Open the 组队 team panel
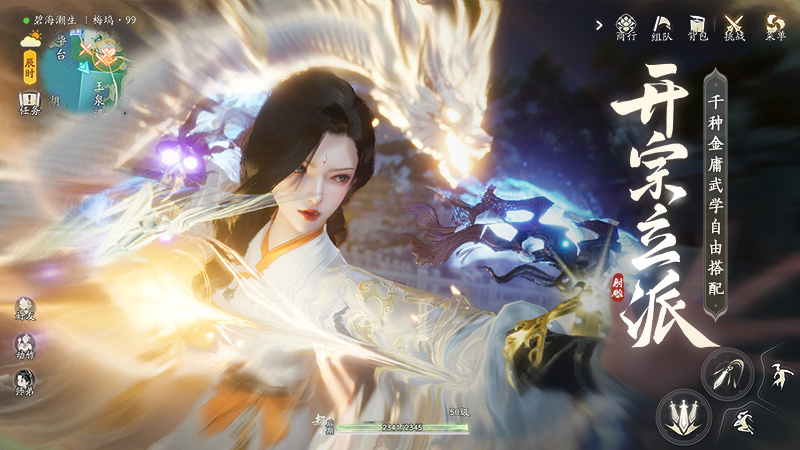The height and width of the screenshot is (450, 800). coord(662,27)
